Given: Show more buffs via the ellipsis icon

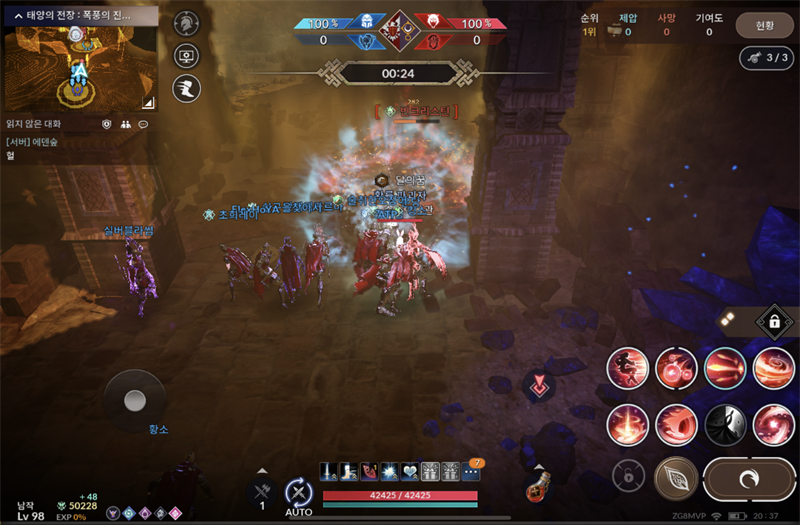Looking at the screenshot, I should 471,472.
